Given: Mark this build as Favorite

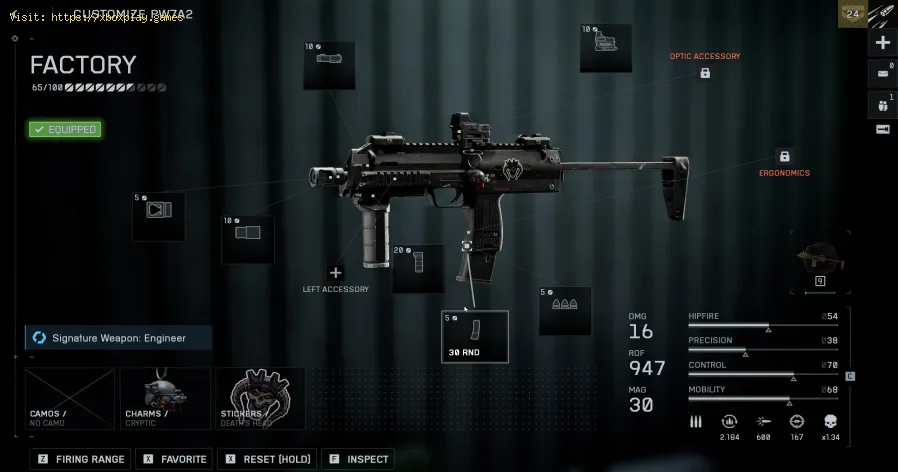Looking at the screenshot, I should [x=175, y=459].
